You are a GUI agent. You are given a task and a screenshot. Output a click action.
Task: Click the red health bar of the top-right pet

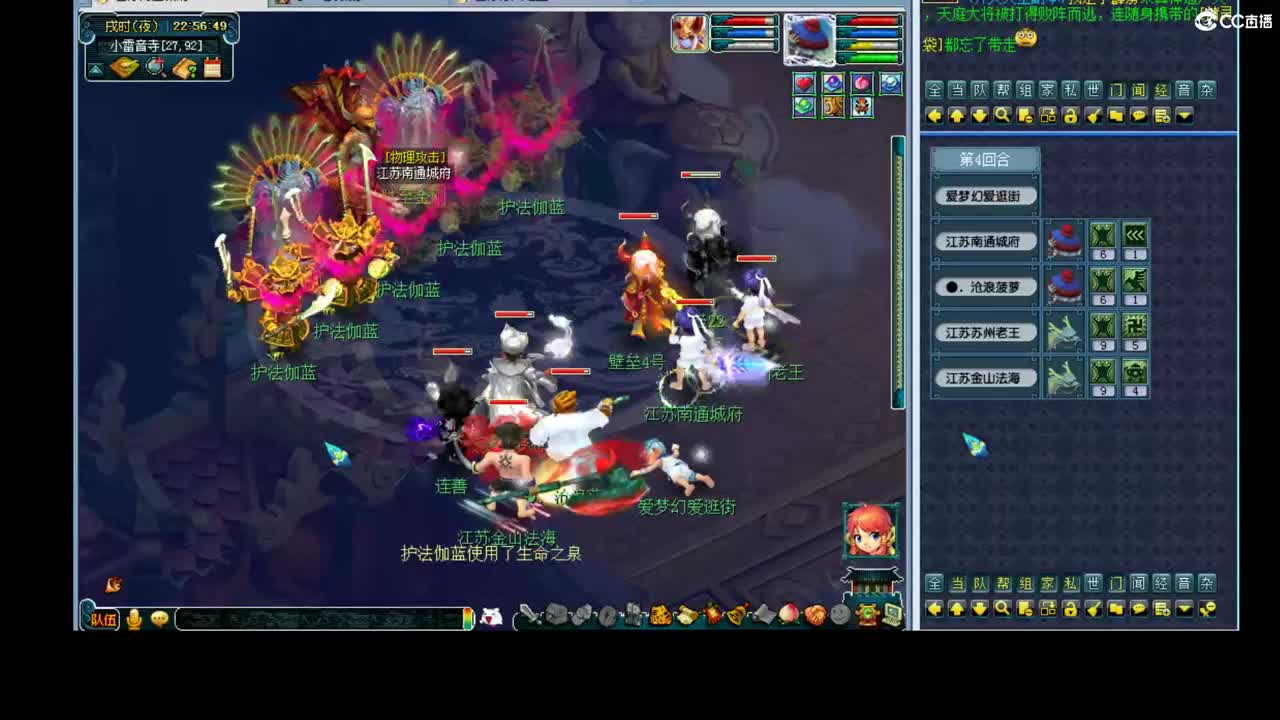(x=866, y=22)
